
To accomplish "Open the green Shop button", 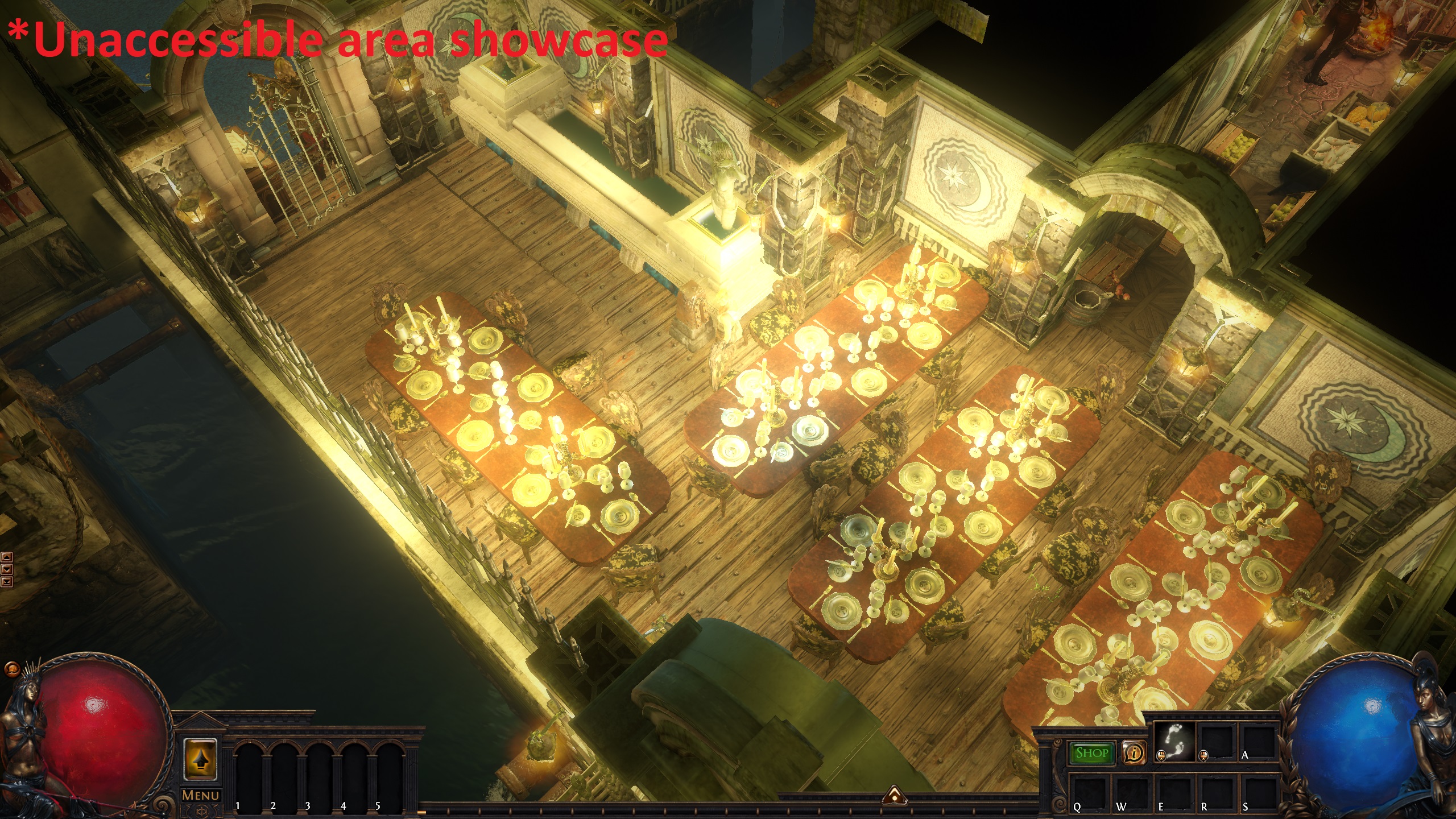I will click(x=1091, y=753).
